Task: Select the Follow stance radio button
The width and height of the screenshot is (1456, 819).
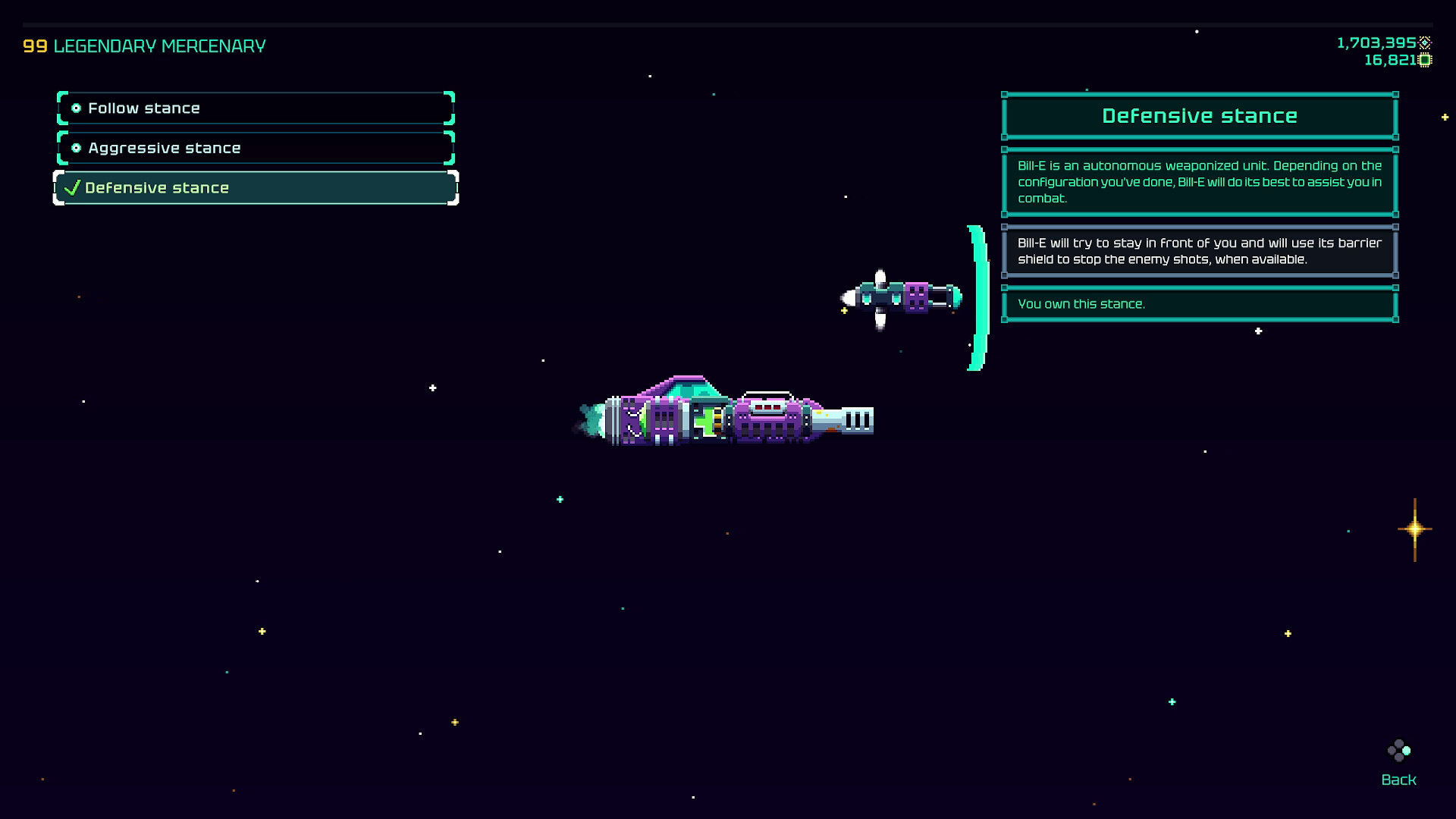Action: click(77, 108)
